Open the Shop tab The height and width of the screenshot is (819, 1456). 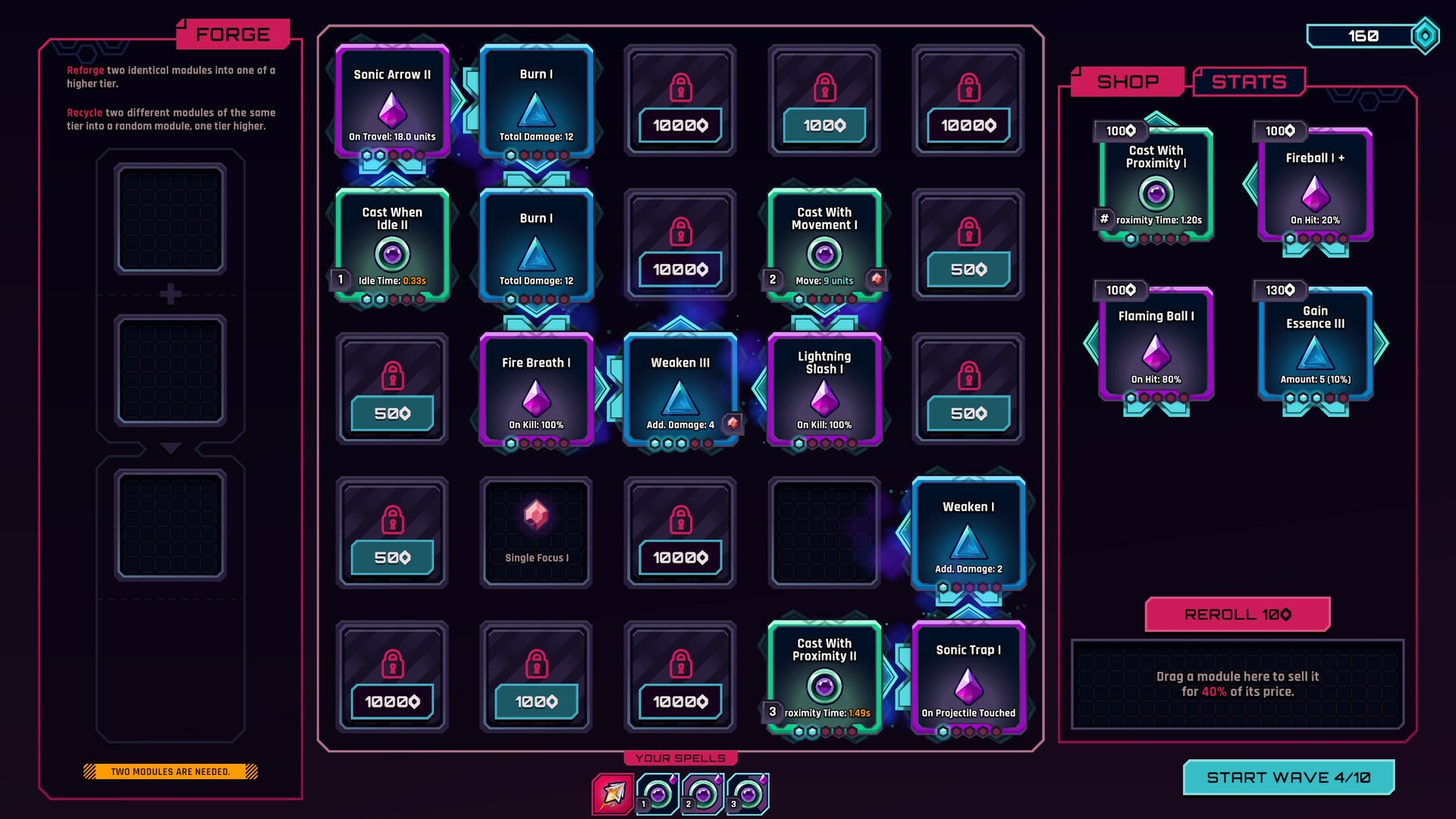[1128, 81]
